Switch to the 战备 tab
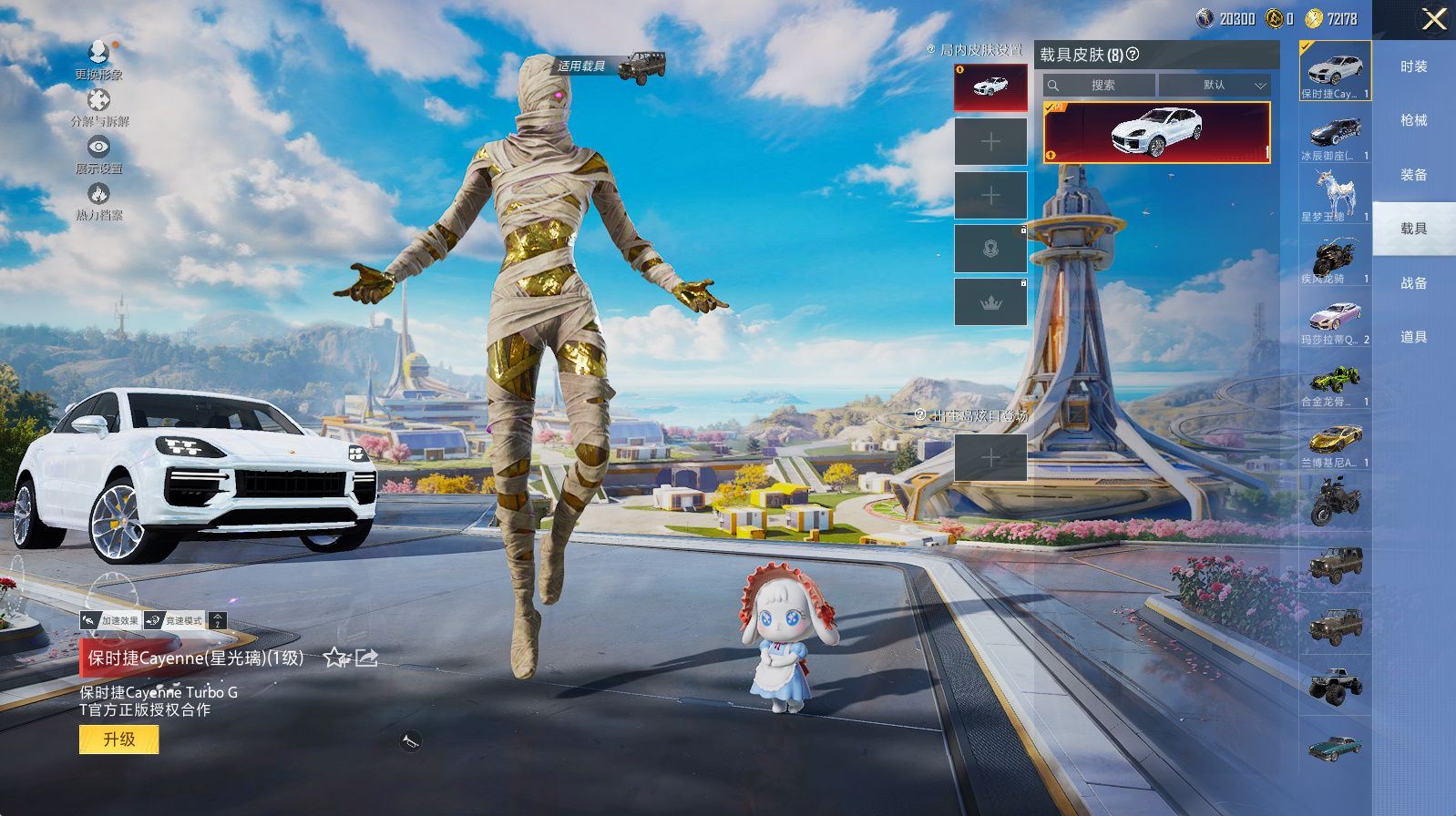This screenshot has height=816, width=1456. (x=1413, y=283)
